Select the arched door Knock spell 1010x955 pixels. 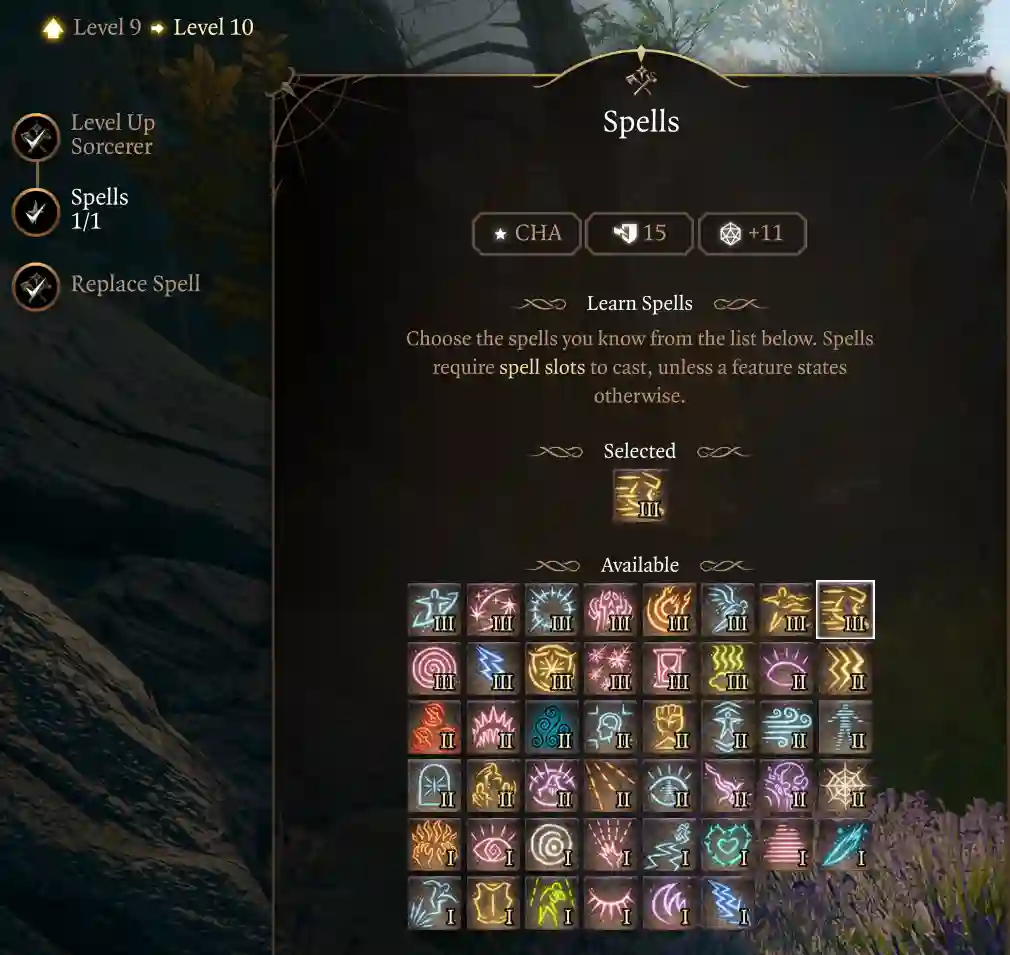click(x=434, y=786)
